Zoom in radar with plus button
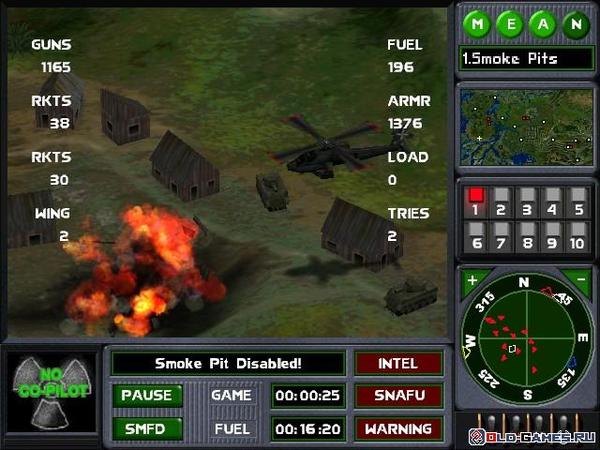The width and height of the screenshot is (600, 450). click(x=472, y=279)
